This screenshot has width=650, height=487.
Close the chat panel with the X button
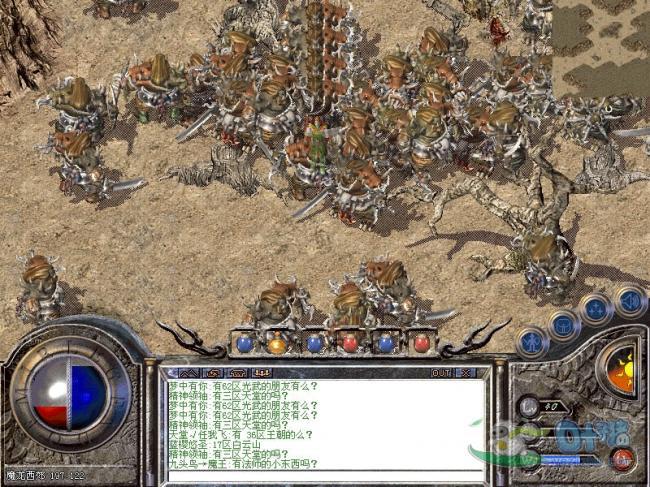466,372
